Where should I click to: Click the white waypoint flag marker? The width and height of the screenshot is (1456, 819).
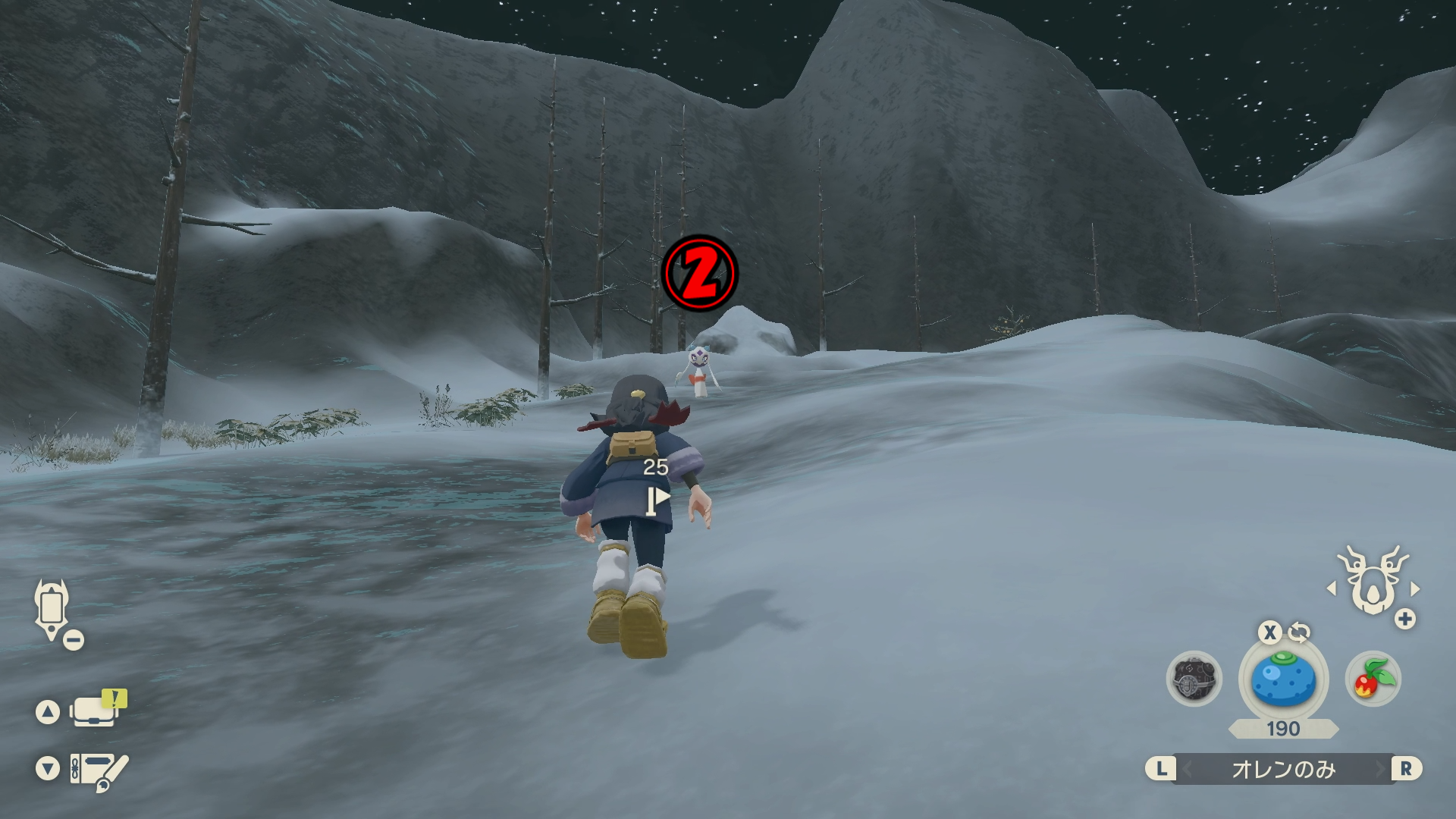point(657,500)
